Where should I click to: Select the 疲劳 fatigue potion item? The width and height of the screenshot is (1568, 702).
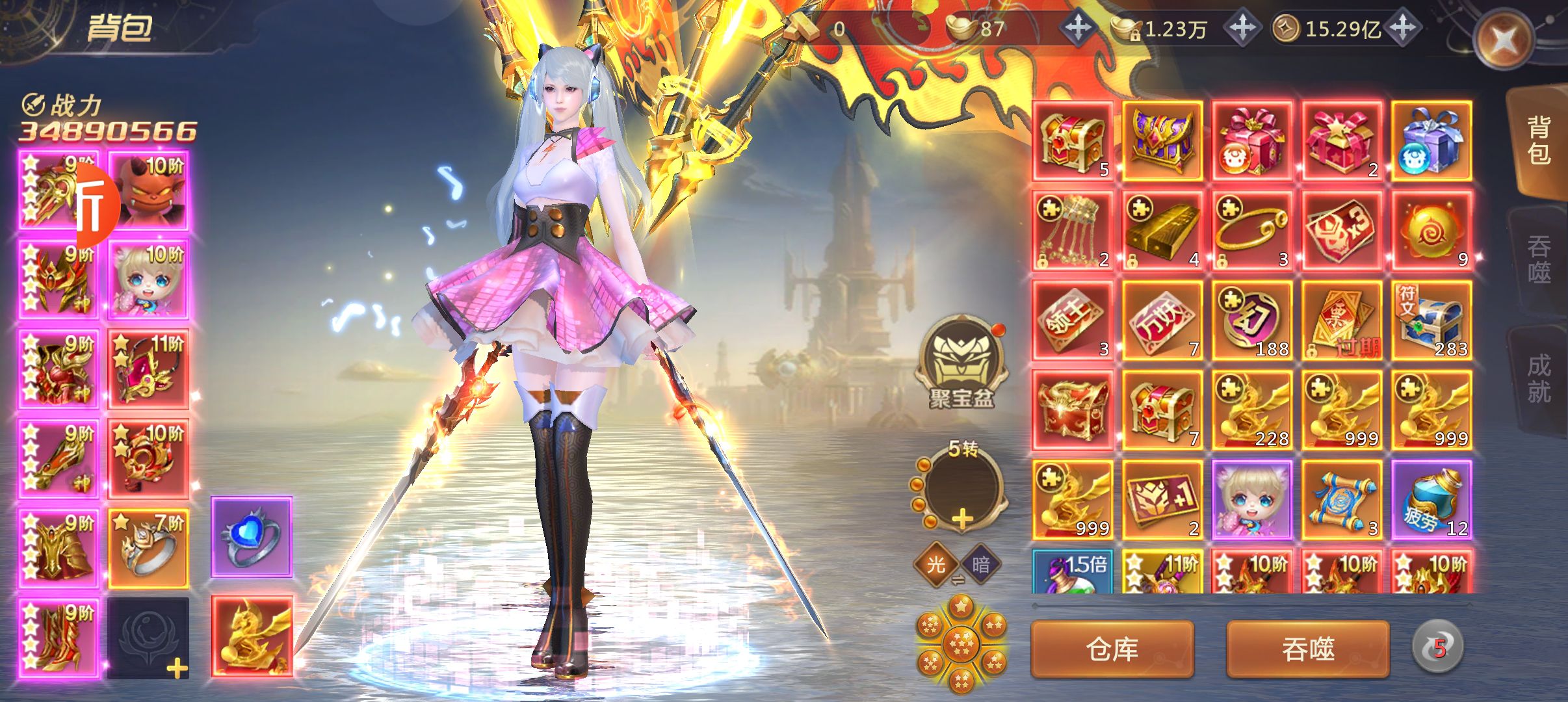coord(1431,500)
